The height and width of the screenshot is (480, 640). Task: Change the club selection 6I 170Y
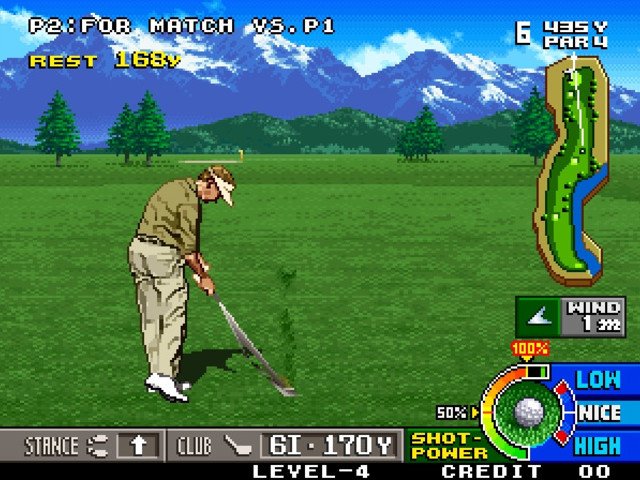(330, 445)
